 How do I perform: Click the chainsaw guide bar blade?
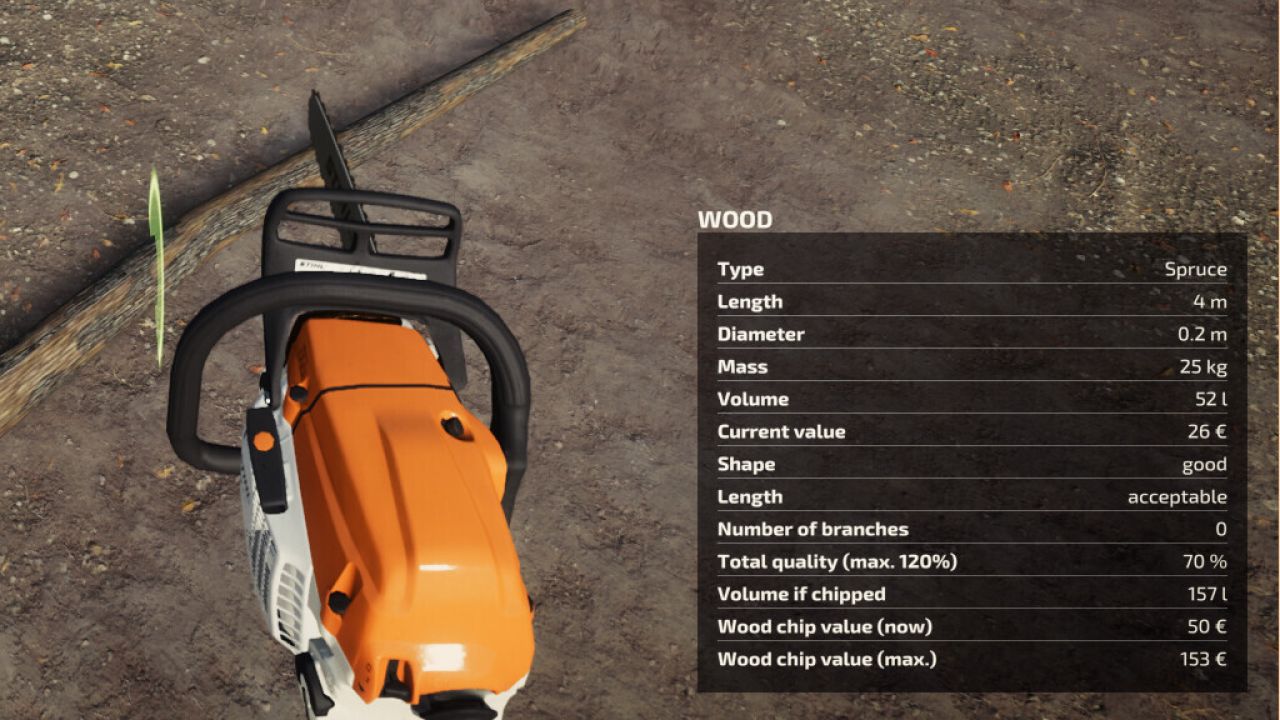click(330, 140)
